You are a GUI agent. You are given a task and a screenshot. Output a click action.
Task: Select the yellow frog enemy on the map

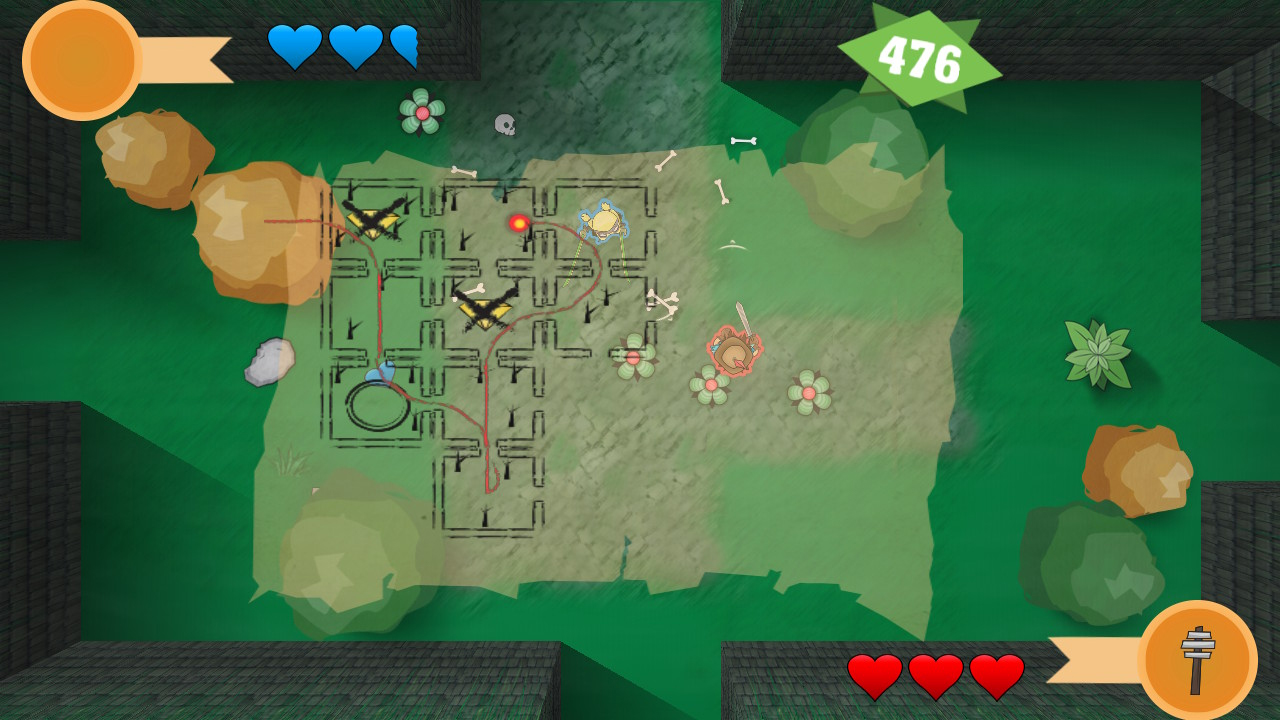pos(606,222)
